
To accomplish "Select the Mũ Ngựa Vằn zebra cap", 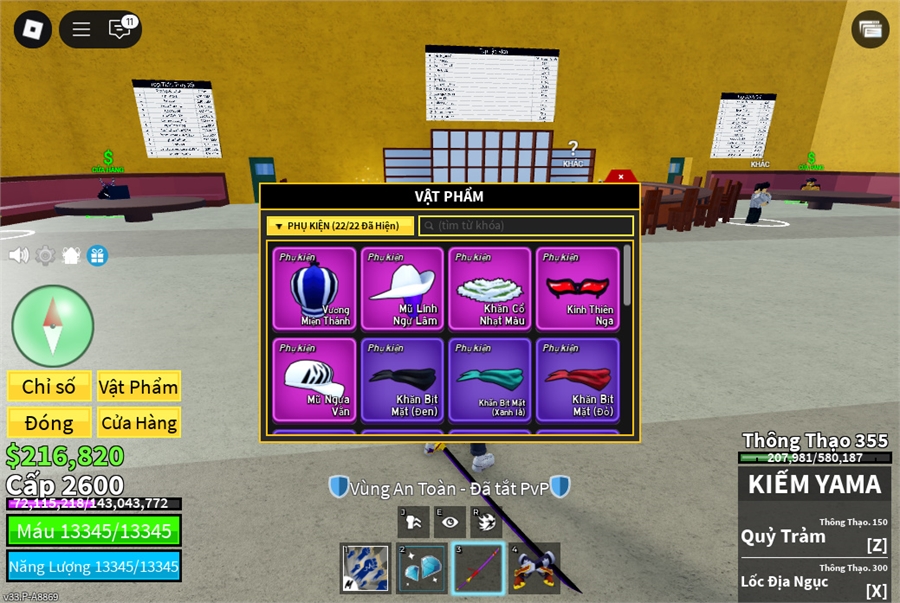I will (314, 379).
